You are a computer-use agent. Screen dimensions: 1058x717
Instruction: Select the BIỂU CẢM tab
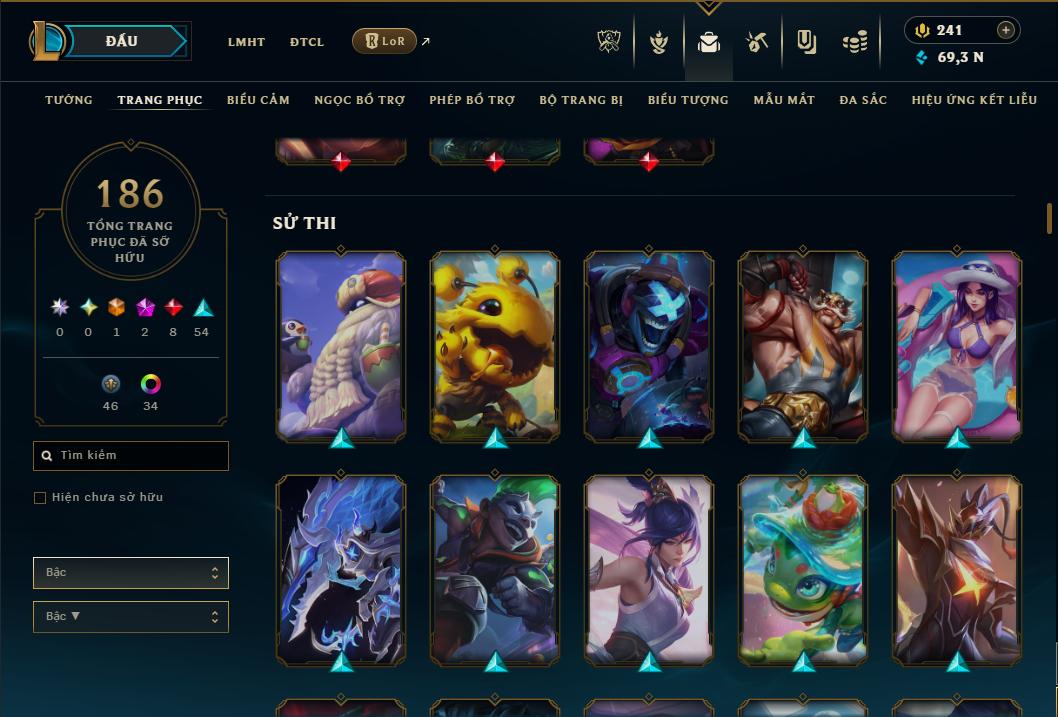click(x=258, y=100)
